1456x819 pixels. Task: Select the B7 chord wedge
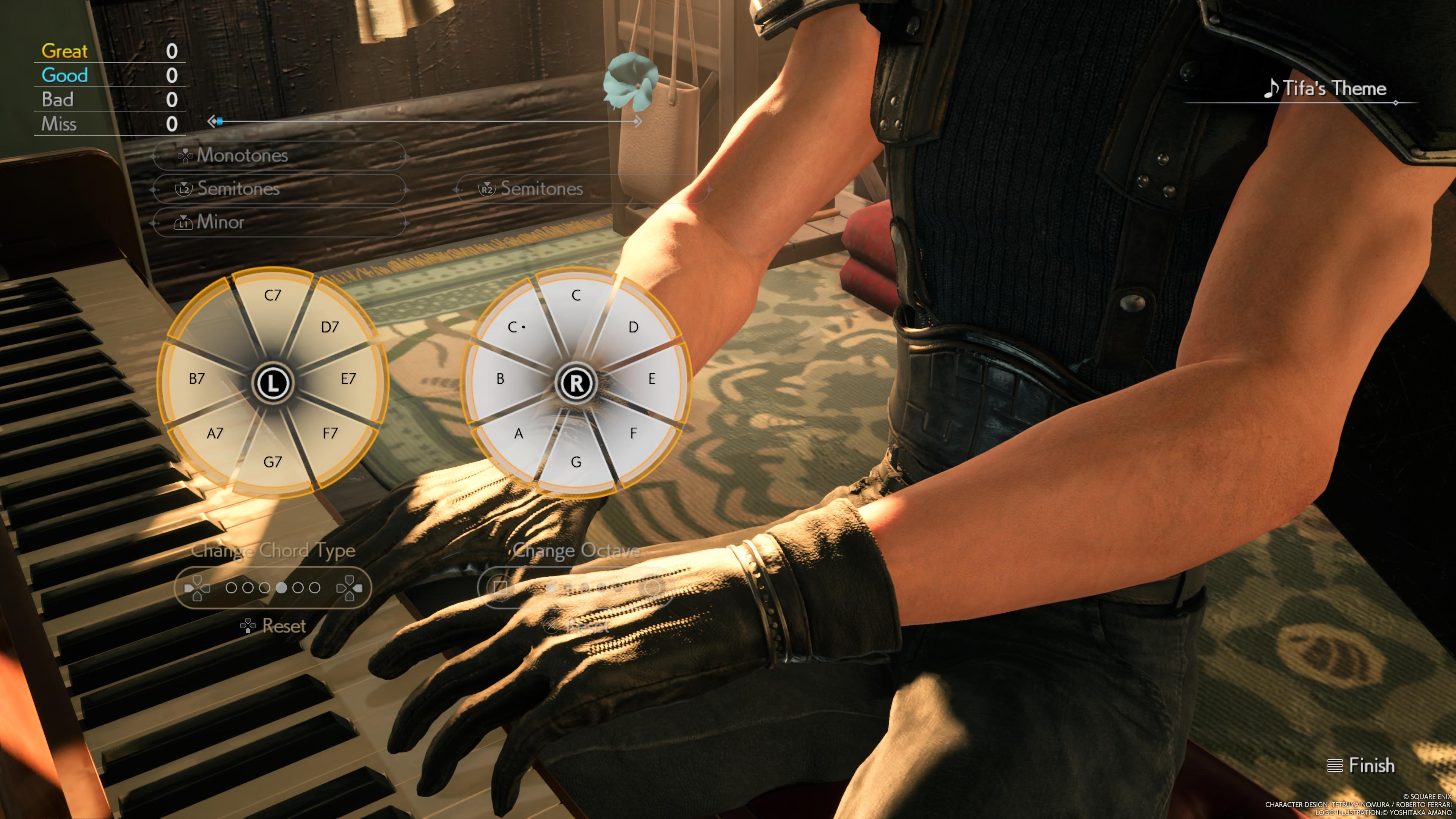click(x=197, y=379)
